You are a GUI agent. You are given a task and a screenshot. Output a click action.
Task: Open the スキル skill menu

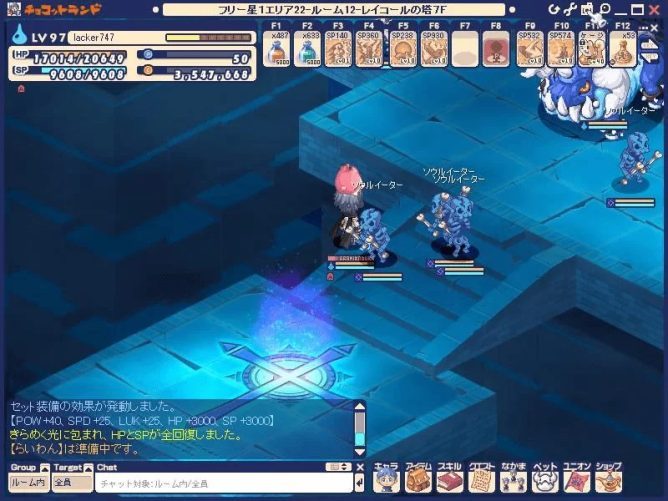pos(449,480)
